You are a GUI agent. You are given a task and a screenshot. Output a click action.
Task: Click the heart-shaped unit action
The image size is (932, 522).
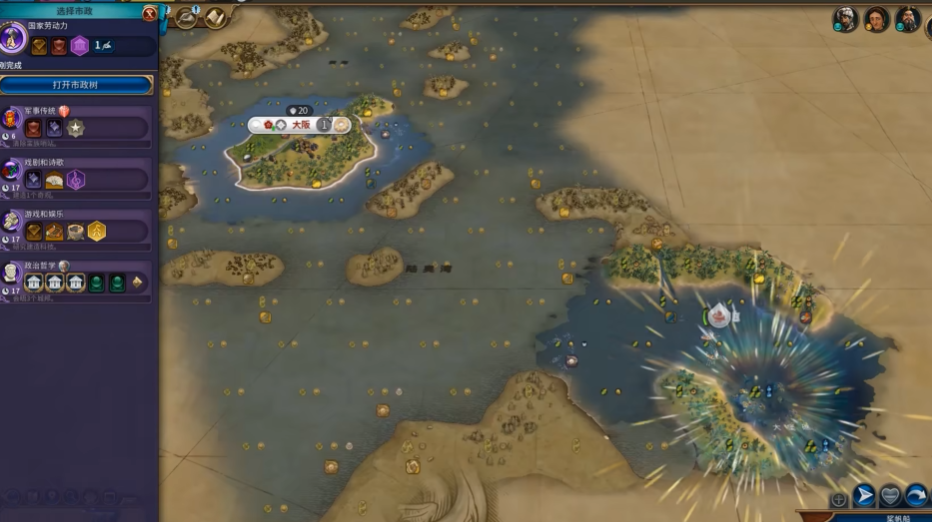click(x=890, y=496)
